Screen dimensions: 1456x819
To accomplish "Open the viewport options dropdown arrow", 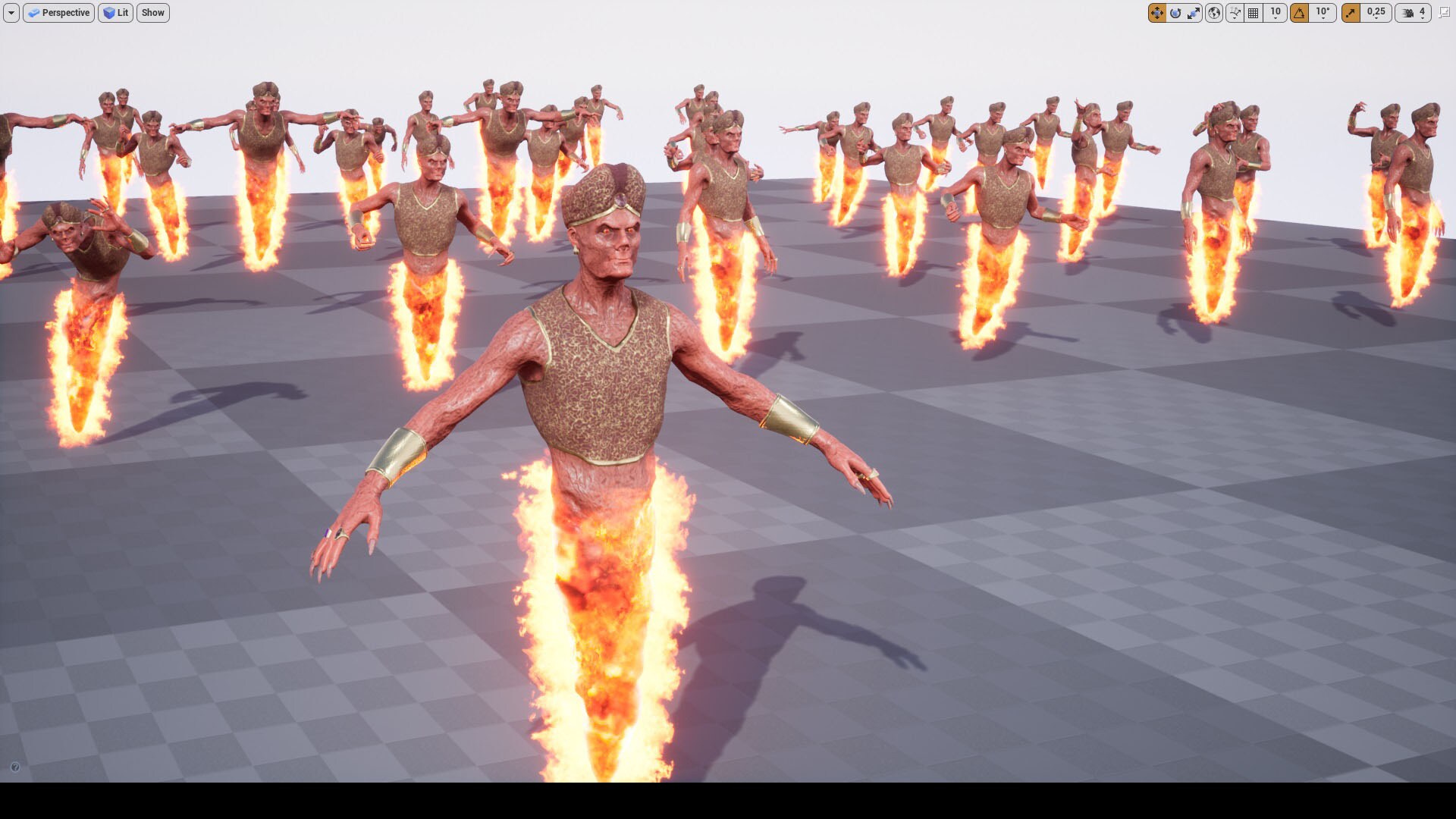I will [11, 13].
